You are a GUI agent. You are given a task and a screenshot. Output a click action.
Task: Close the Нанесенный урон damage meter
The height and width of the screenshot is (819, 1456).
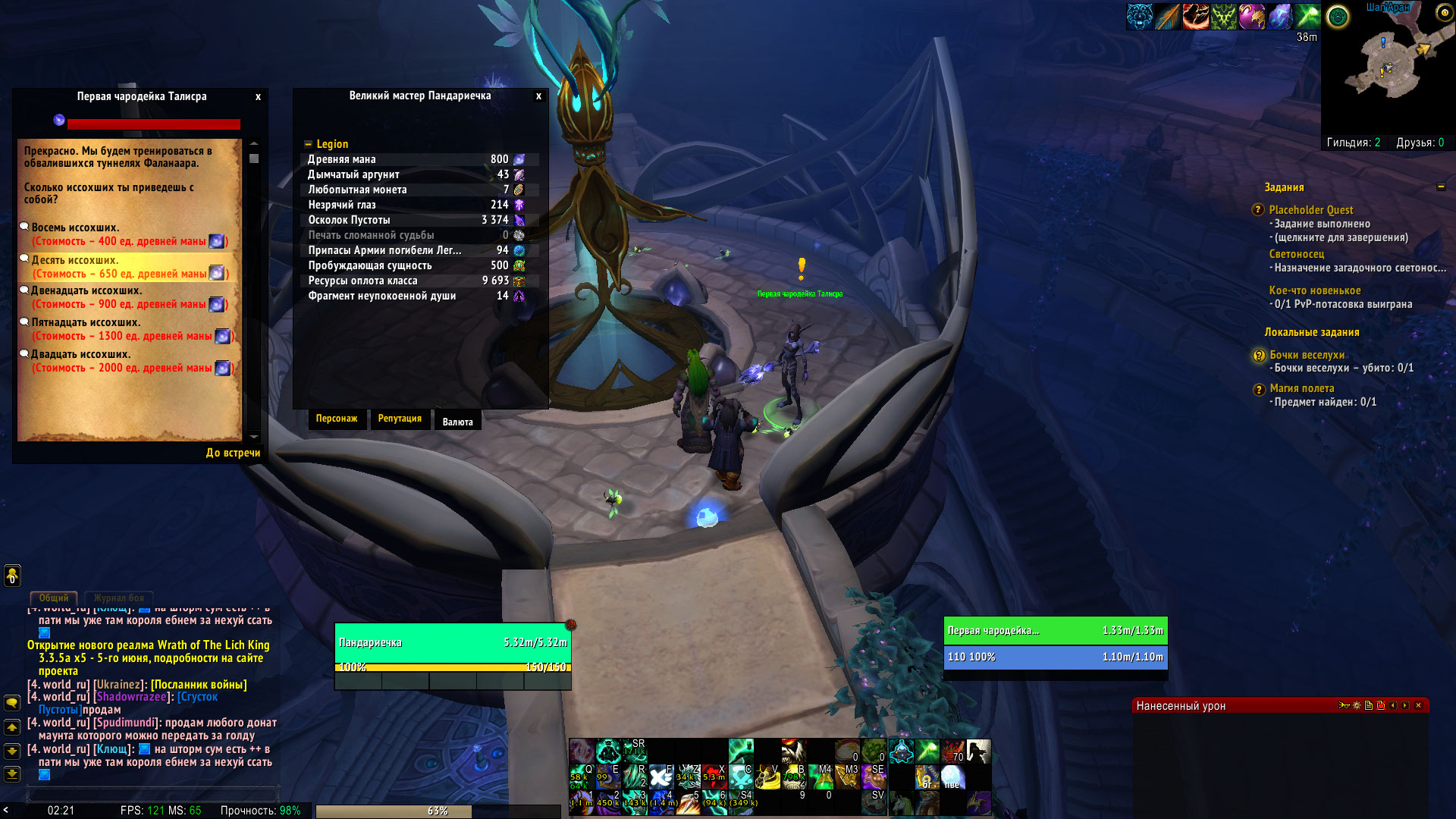point(1418,705)
